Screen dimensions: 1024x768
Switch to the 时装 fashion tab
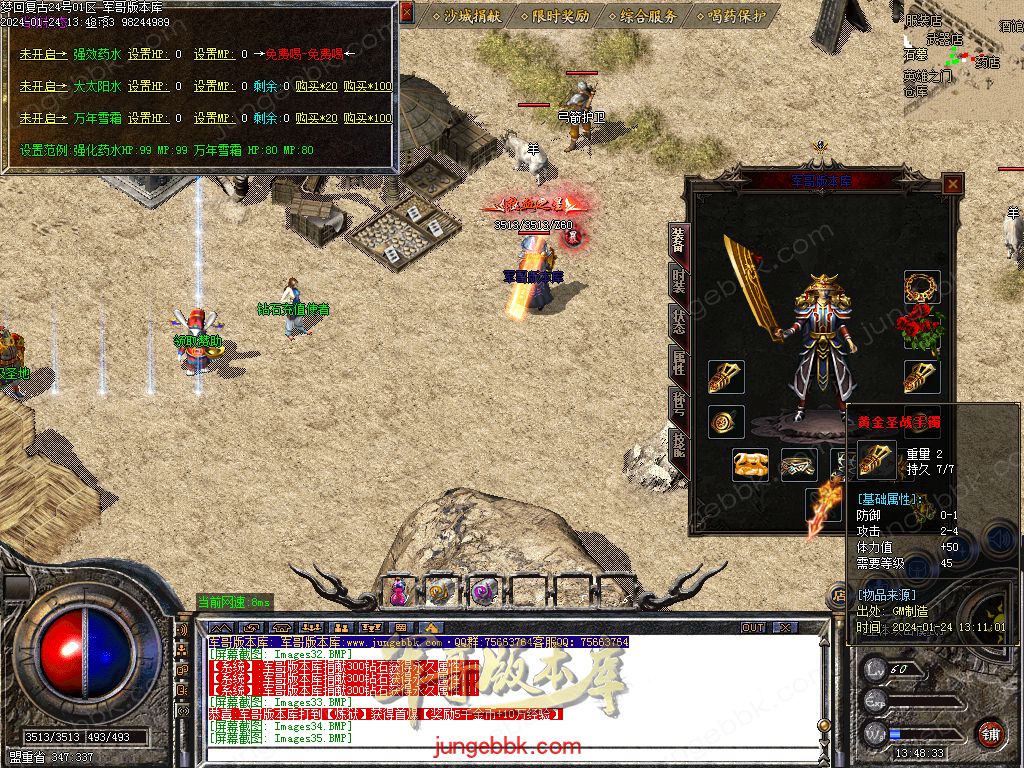click(679, 284)
